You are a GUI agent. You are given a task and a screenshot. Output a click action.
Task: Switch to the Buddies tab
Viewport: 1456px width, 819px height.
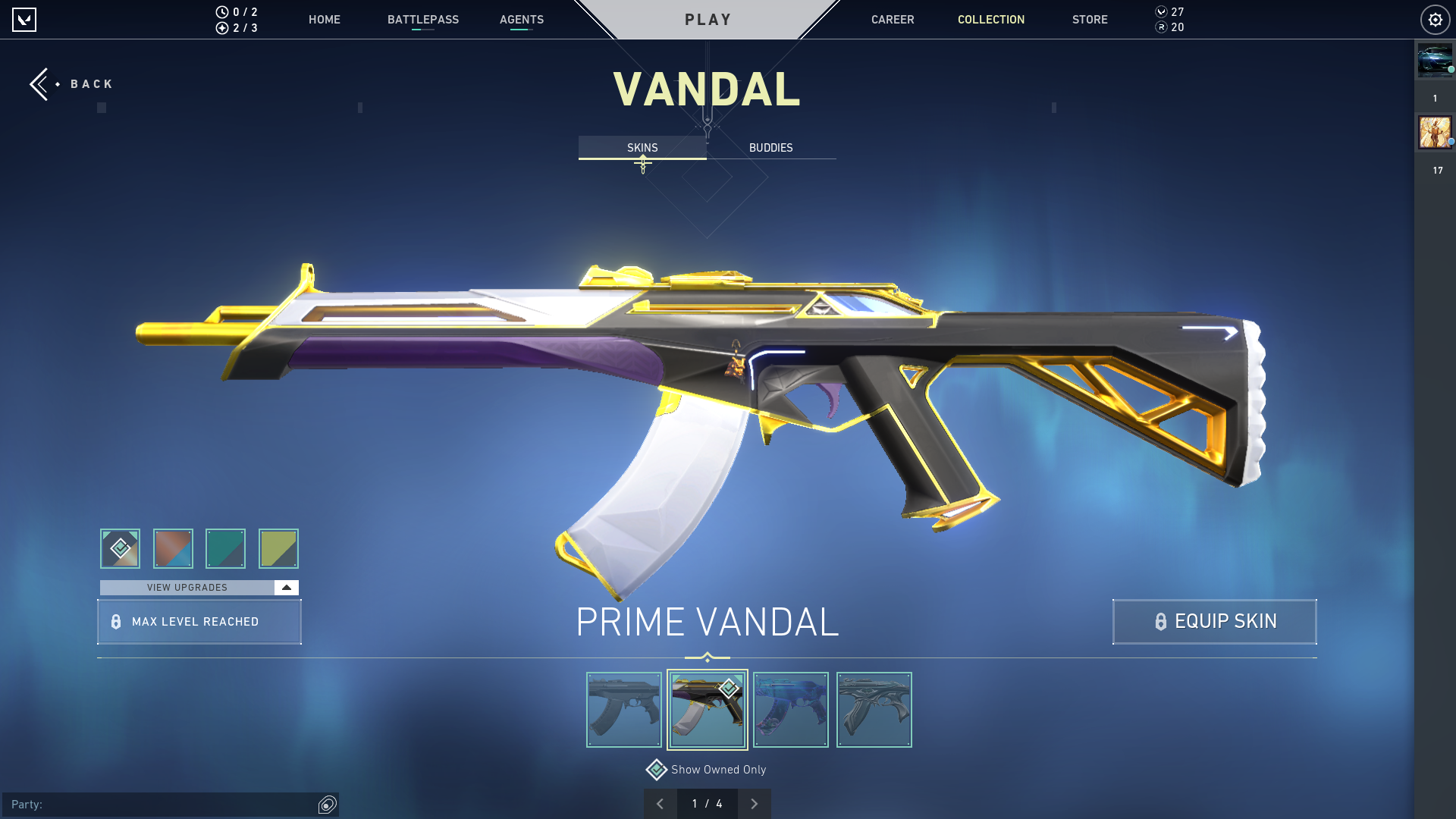tap(770, 148)
